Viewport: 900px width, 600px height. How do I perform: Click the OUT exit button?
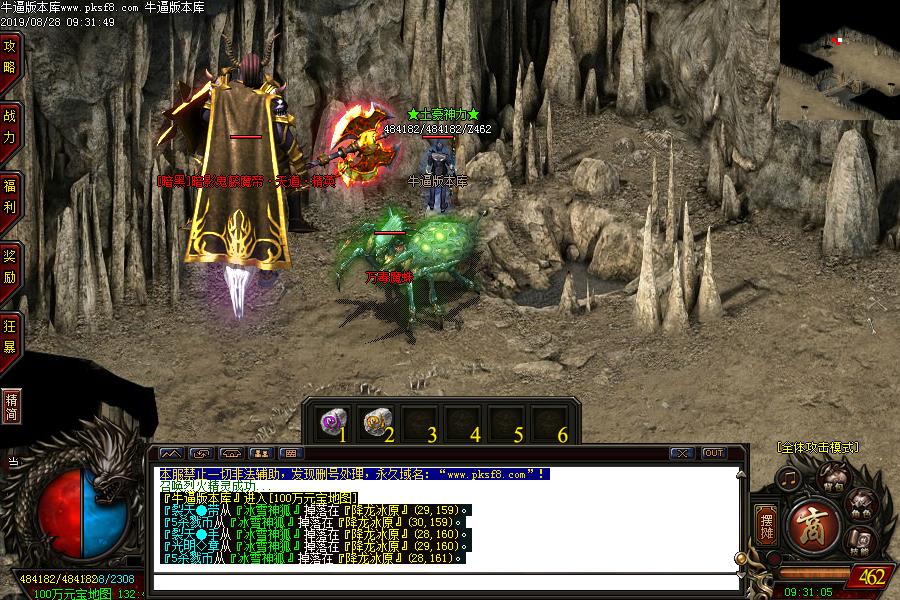(x=713, y=453)
